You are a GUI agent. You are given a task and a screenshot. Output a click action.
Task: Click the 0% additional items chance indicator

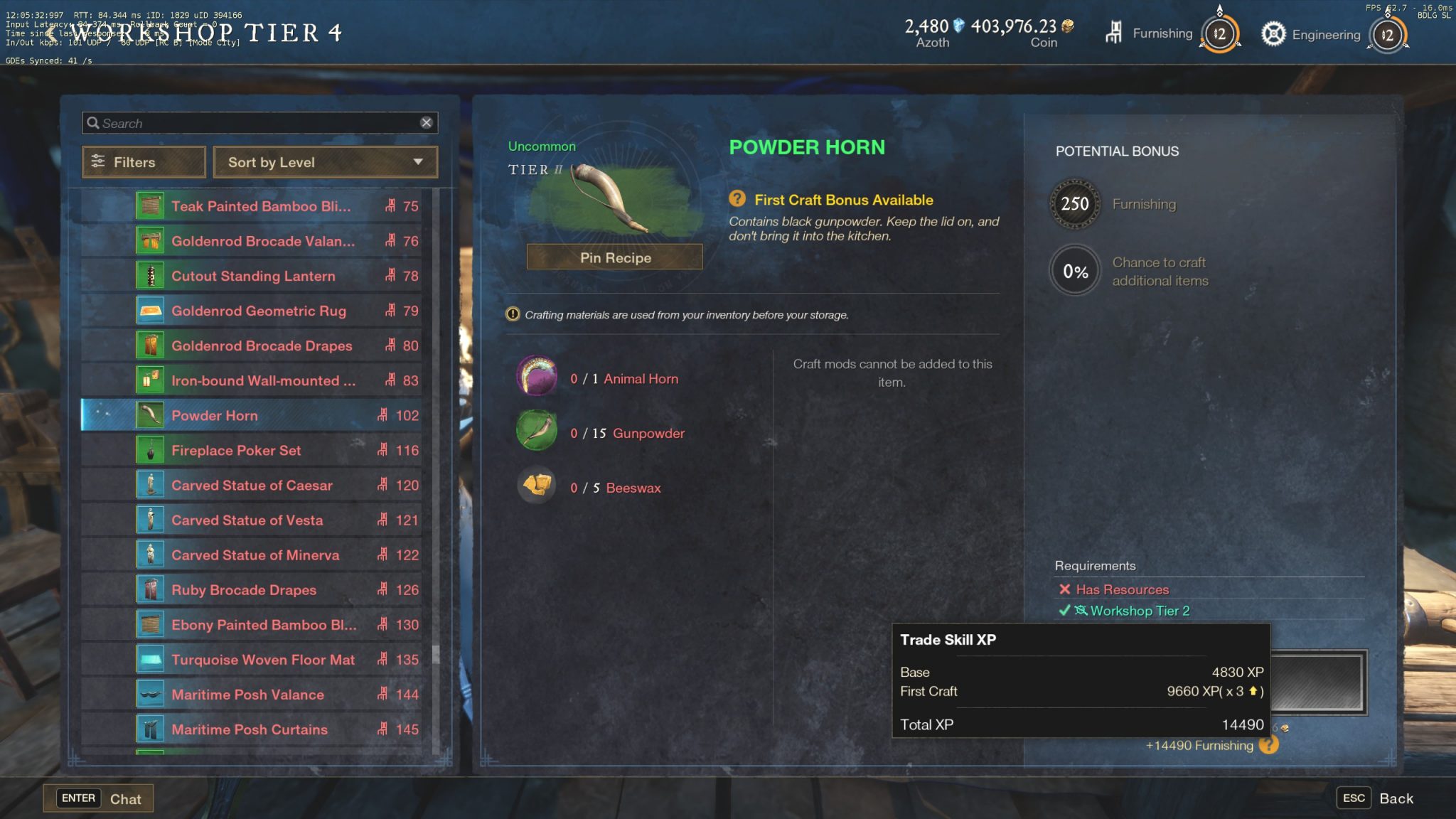(1074, 271)
